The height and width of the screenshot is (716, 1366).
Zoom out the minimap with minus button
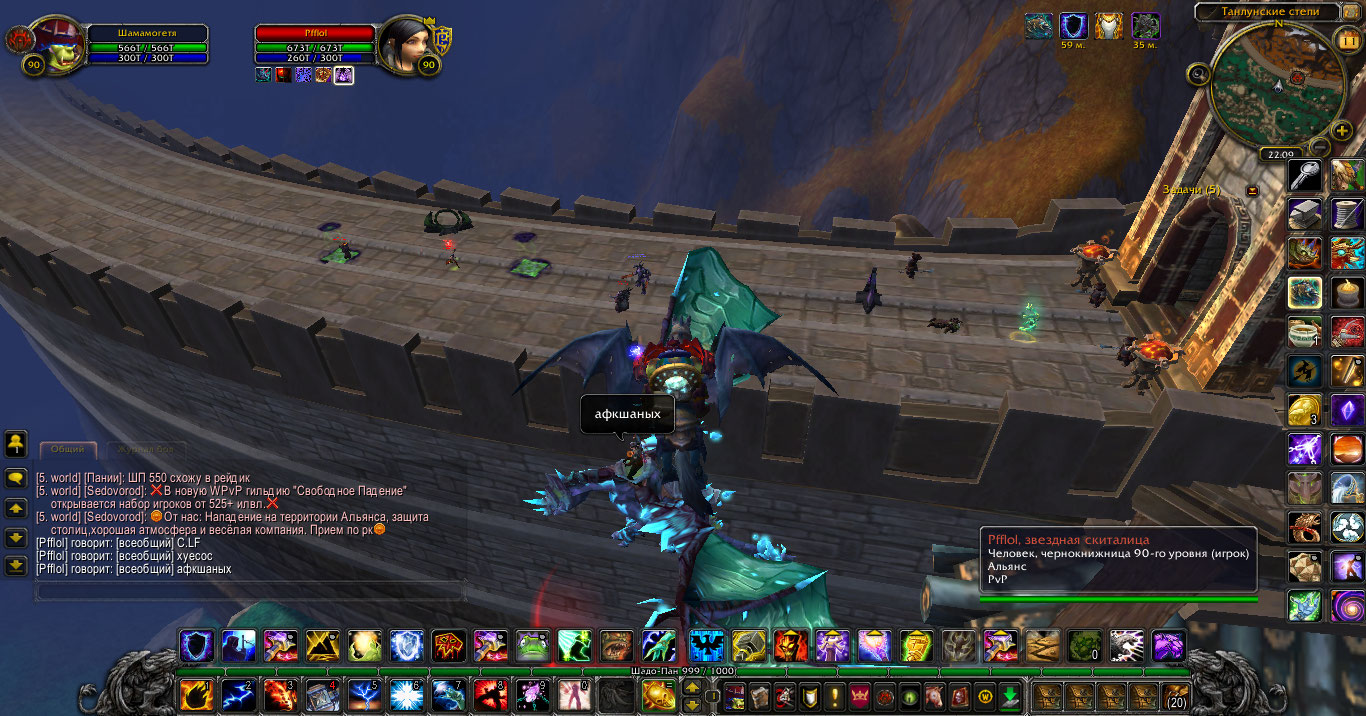pos(1318,146)
